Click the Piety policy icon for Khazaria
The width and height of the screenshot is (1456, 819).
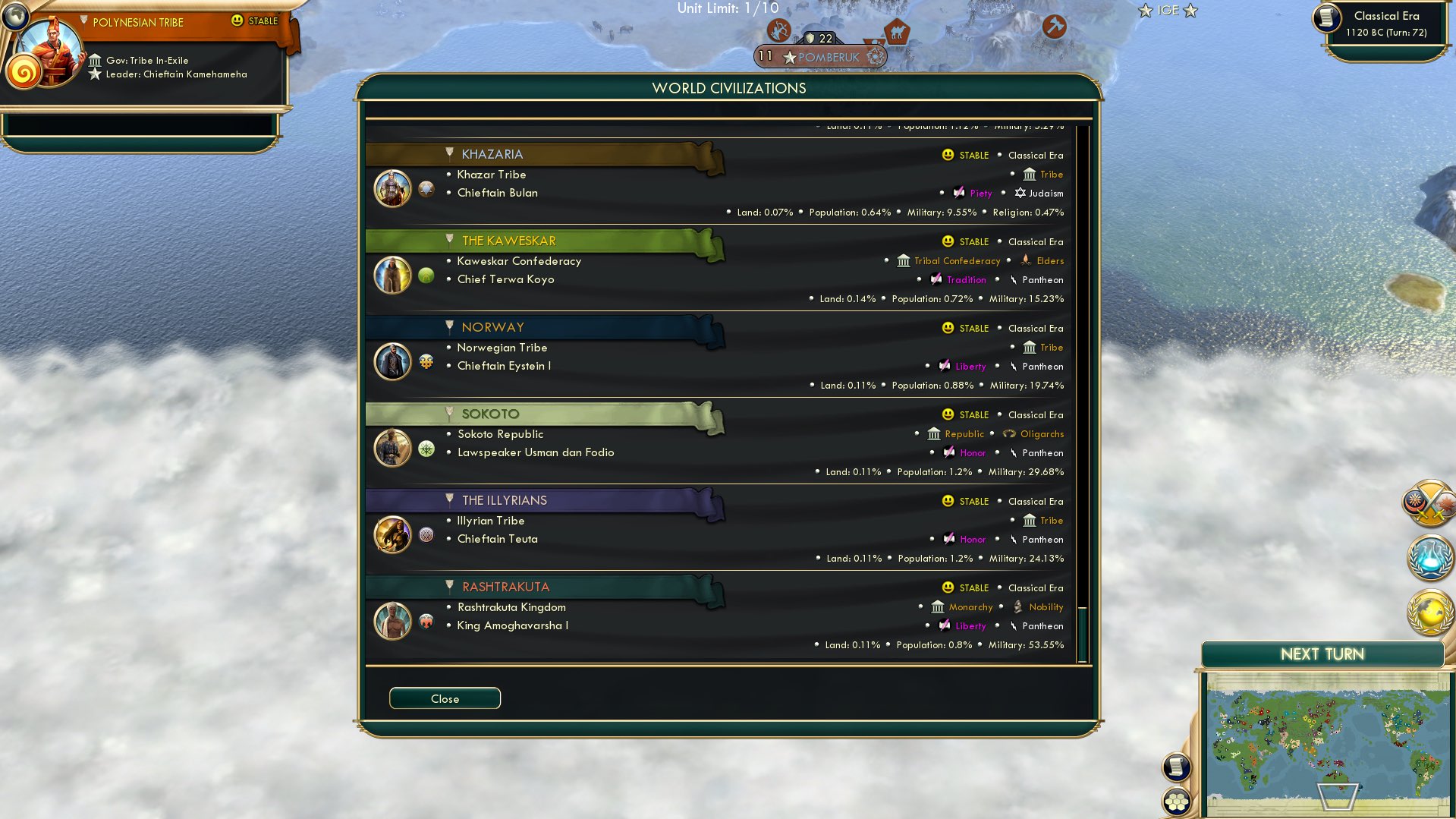(x=958, y=193)
